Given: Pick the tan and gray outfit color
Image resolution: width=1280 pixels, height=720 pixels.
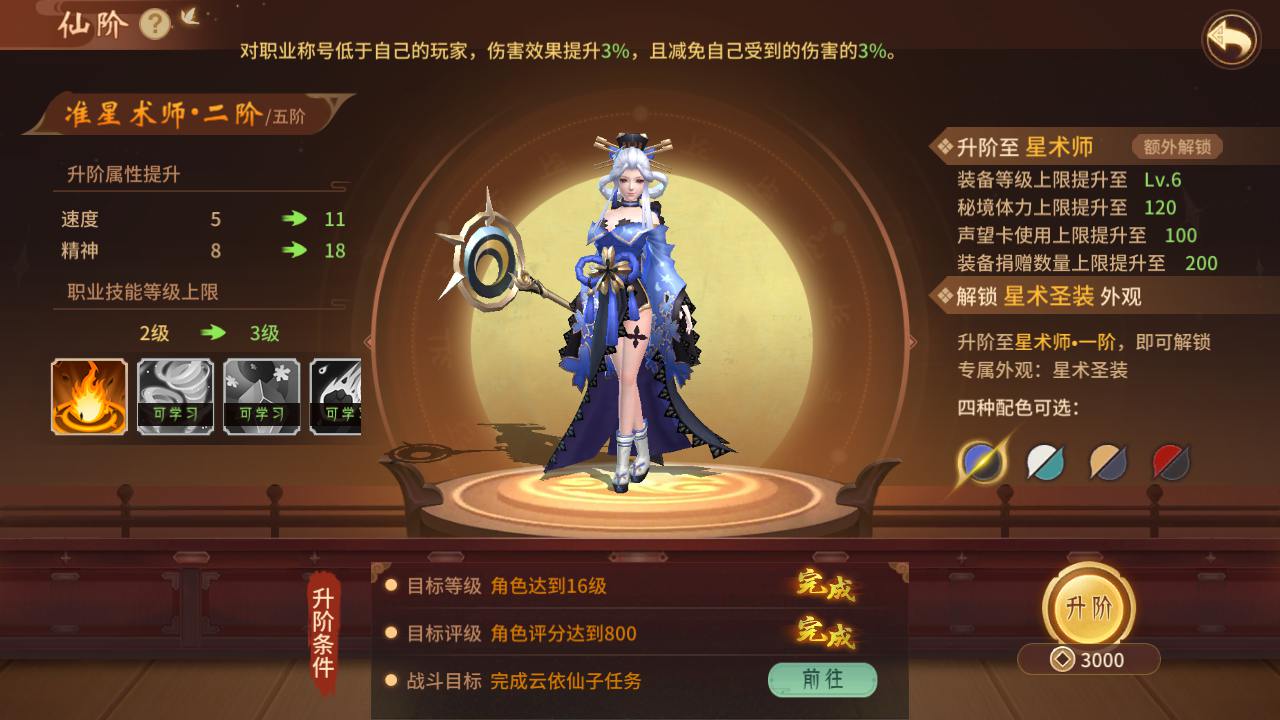Looking at the screenshot, I should coord(1108,461).
